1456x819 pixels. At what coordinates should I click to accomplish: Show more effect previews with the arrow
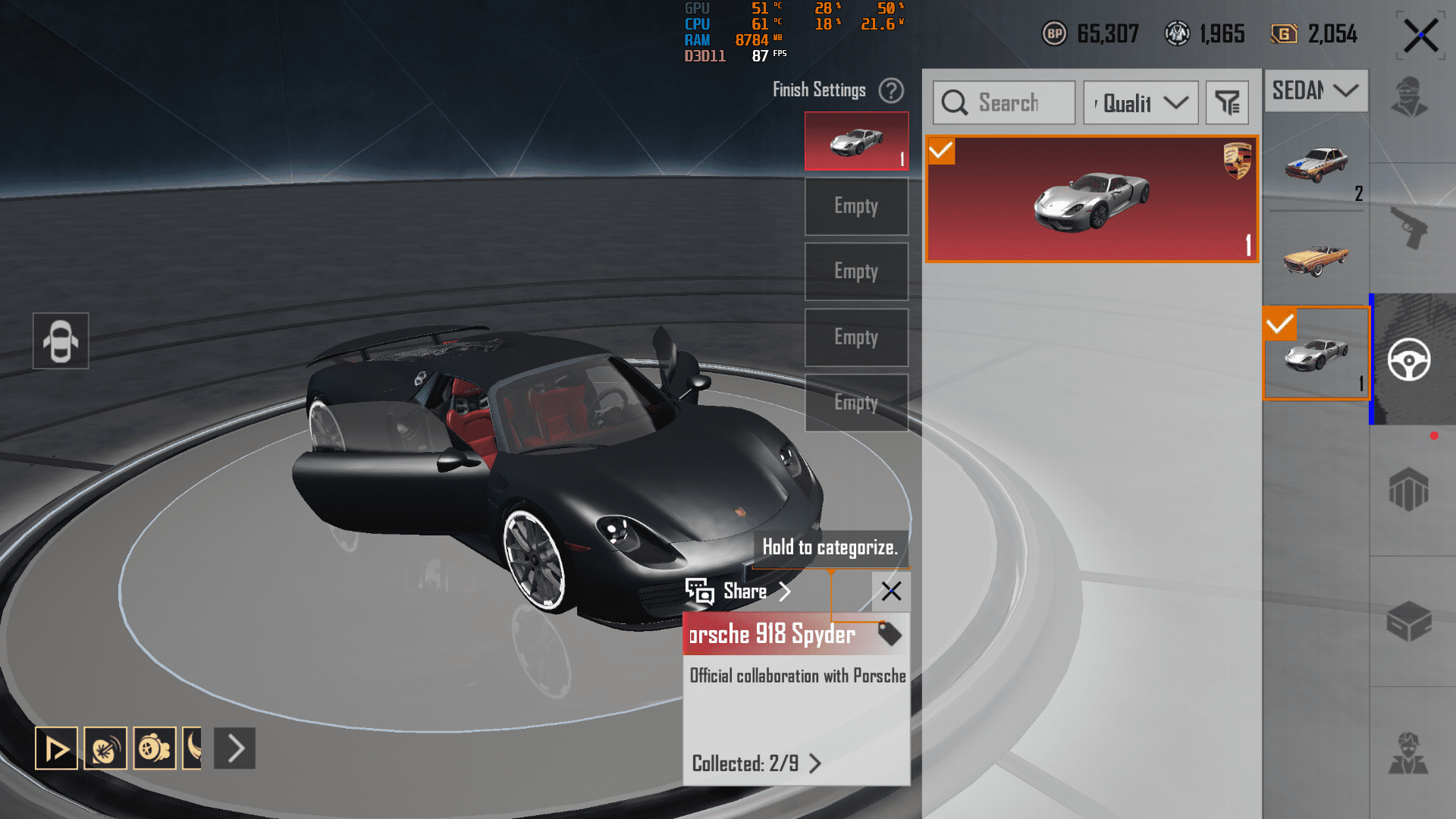pos(235,748)
